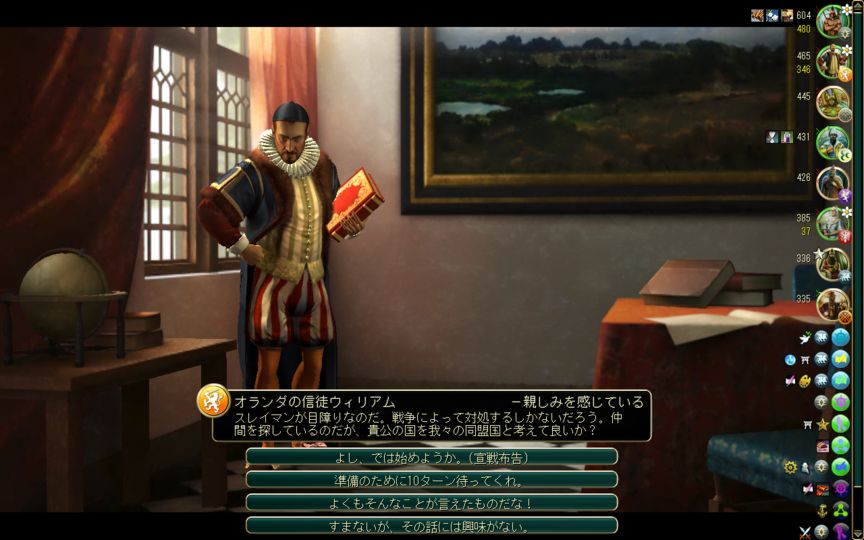Select the leader portrait beside score 336
The width and height of the screenshot is (864, 540).
coord(831,263)
